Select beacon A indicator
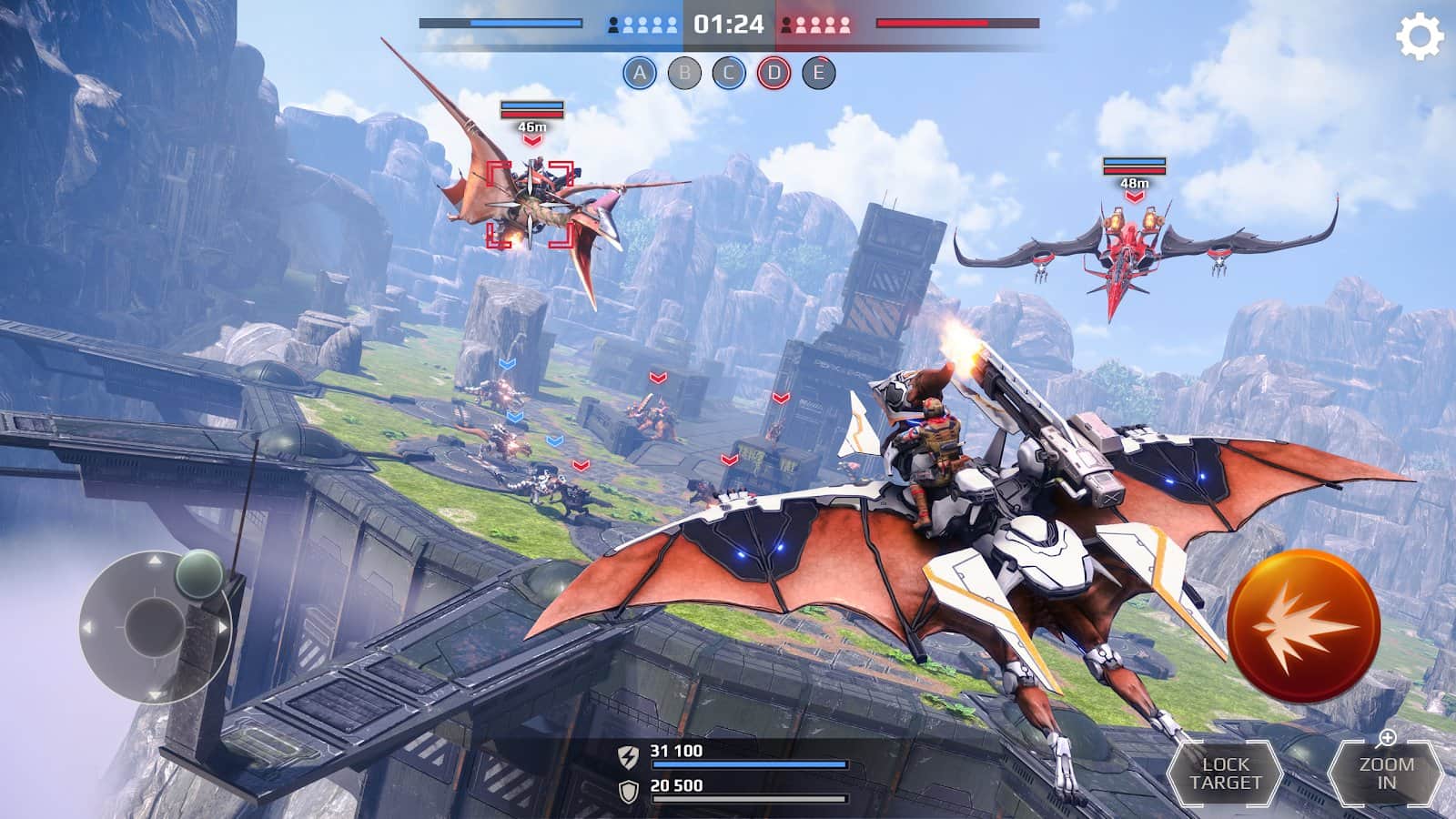 pyautogui.click(x=642, y=70)
